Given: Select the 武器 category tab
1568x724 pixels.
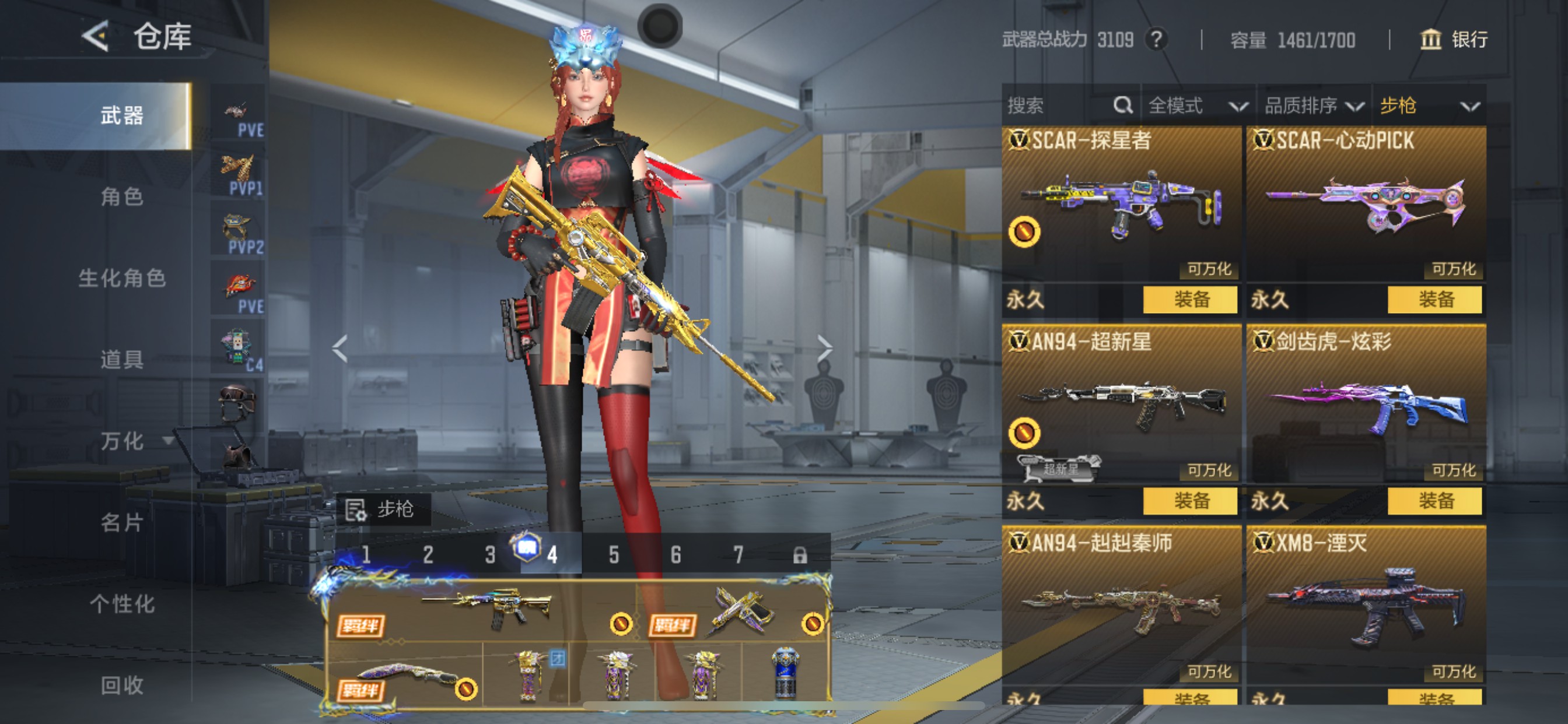Looking at the screenshot, I should pyautogui.click(x=122, y=115).
